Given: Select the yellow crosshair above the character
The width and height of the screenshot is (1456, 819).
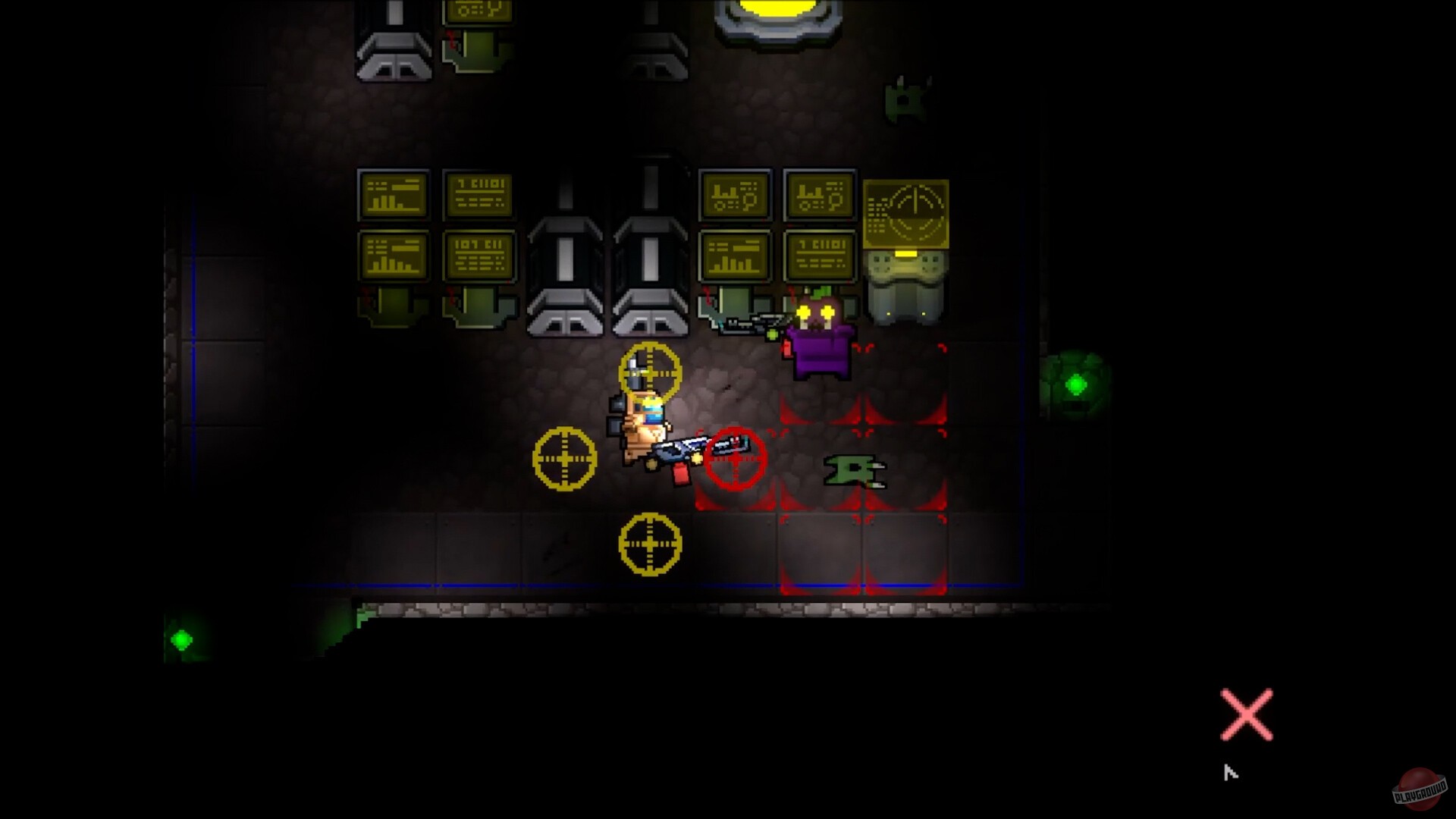Looking at the screenshot, I should [651, 372].
